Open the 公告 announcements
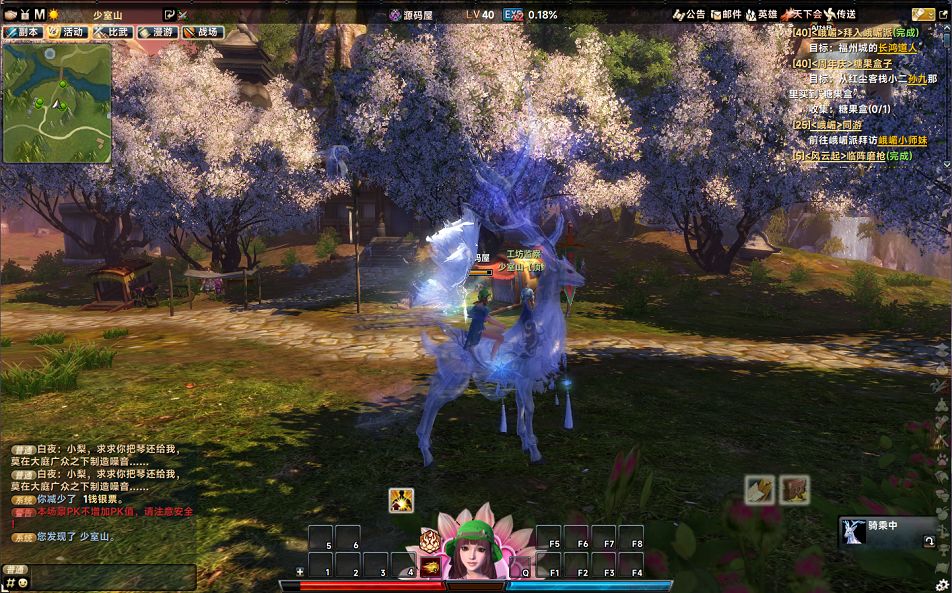The width and height of the screenshot is (952, 593). point(689,14)
